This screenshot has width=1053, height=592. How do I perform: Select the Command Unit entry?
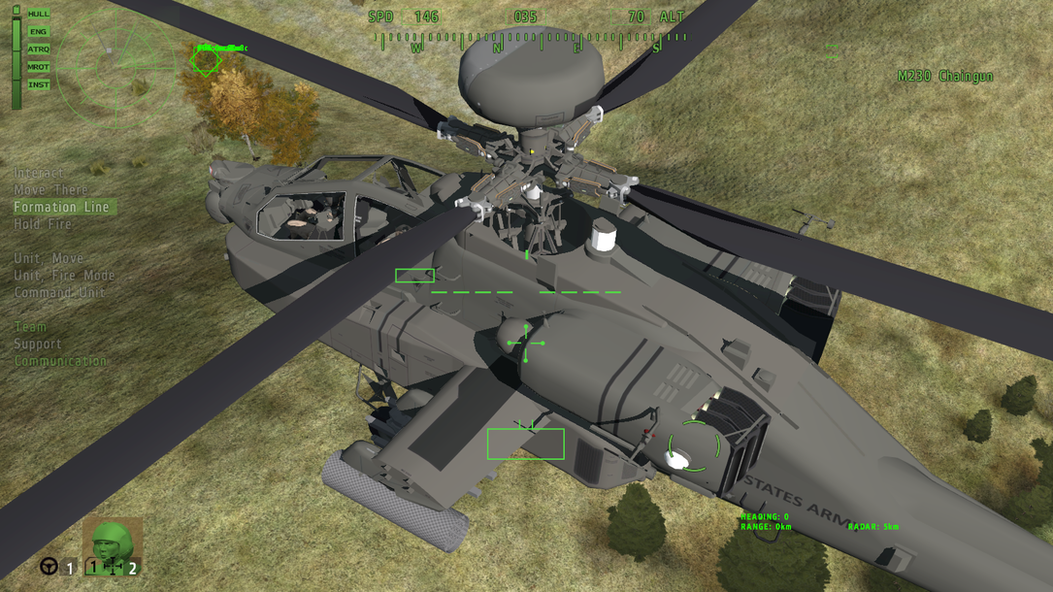pos(60,292)
